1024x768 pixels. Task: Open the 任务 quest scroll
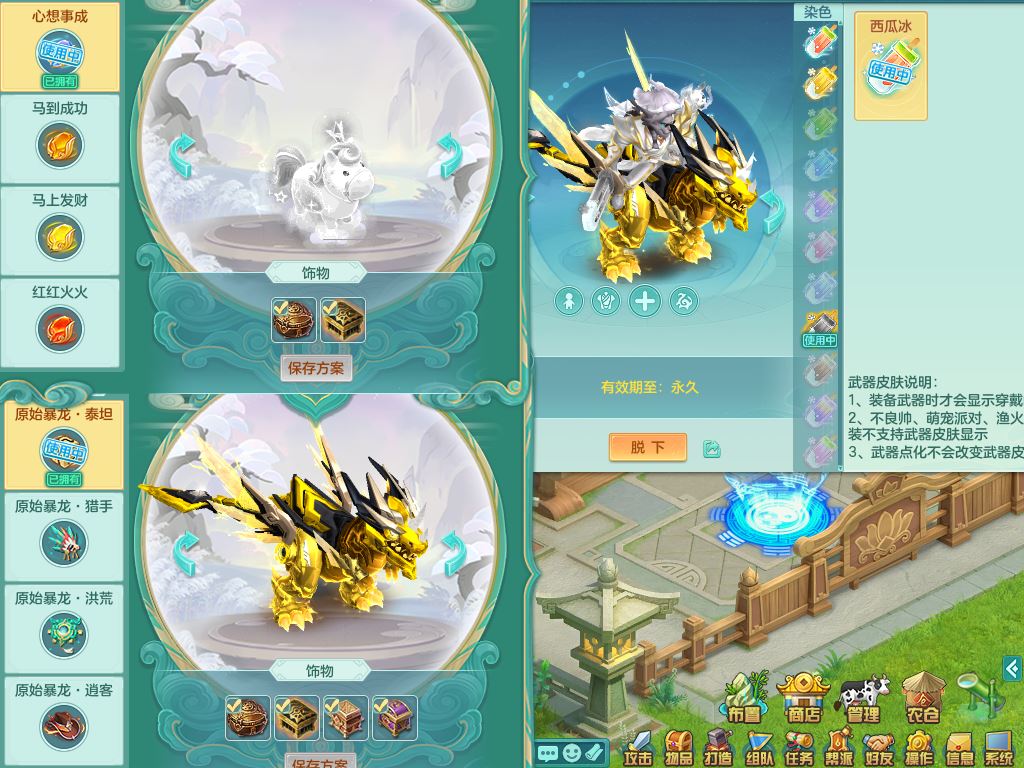[x=799, y=747]
